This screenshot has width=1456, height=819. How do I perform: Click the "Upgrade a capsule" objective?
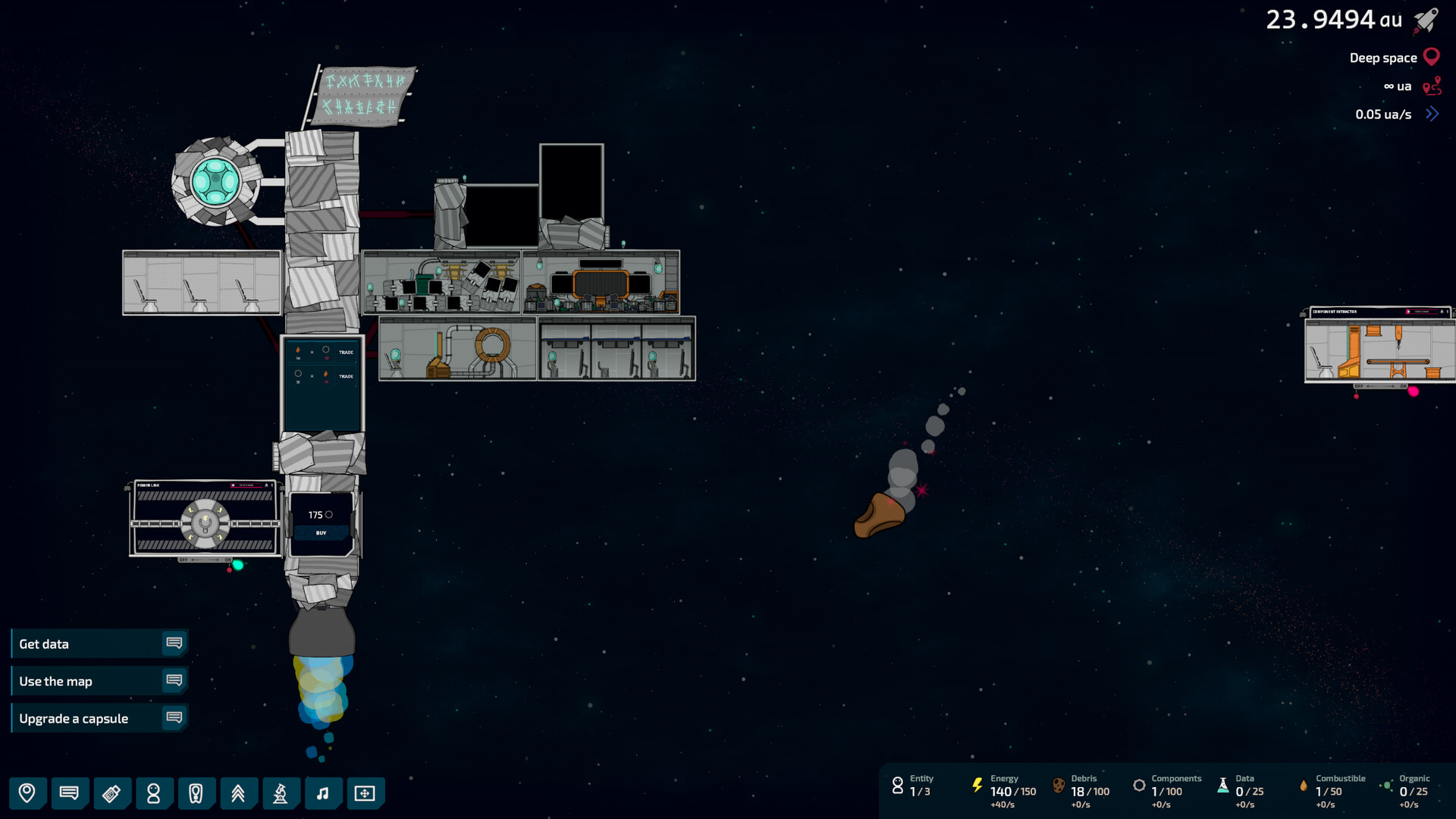click(99, 718)
